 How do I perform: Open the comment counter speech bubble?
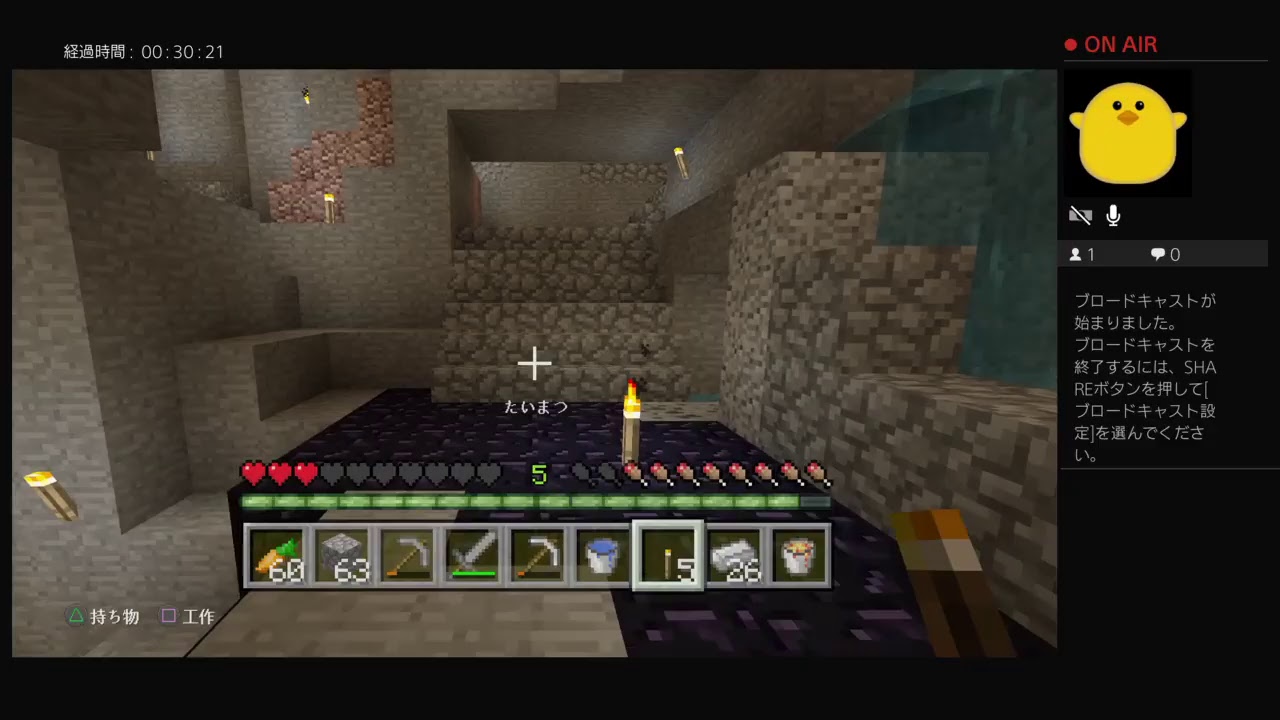point(1157,254)
